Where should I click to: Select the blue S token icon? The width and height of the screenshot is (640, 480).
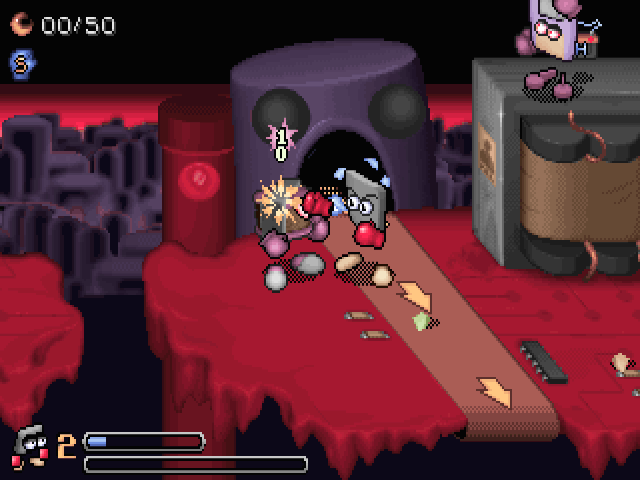click(x=21, y=63)
